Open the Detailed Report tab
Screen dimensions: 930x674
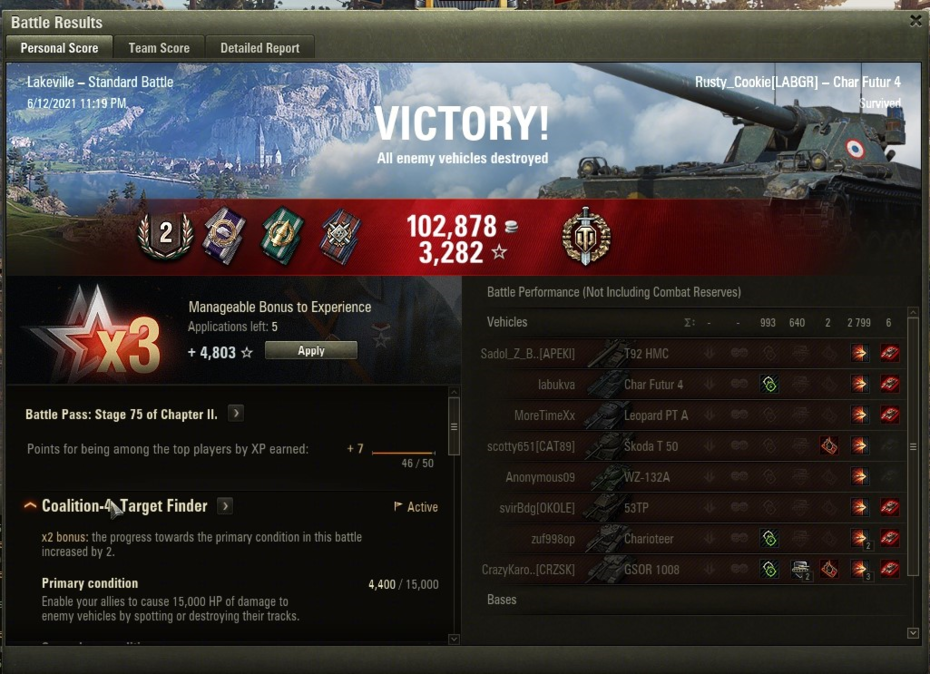pos(260,47)
